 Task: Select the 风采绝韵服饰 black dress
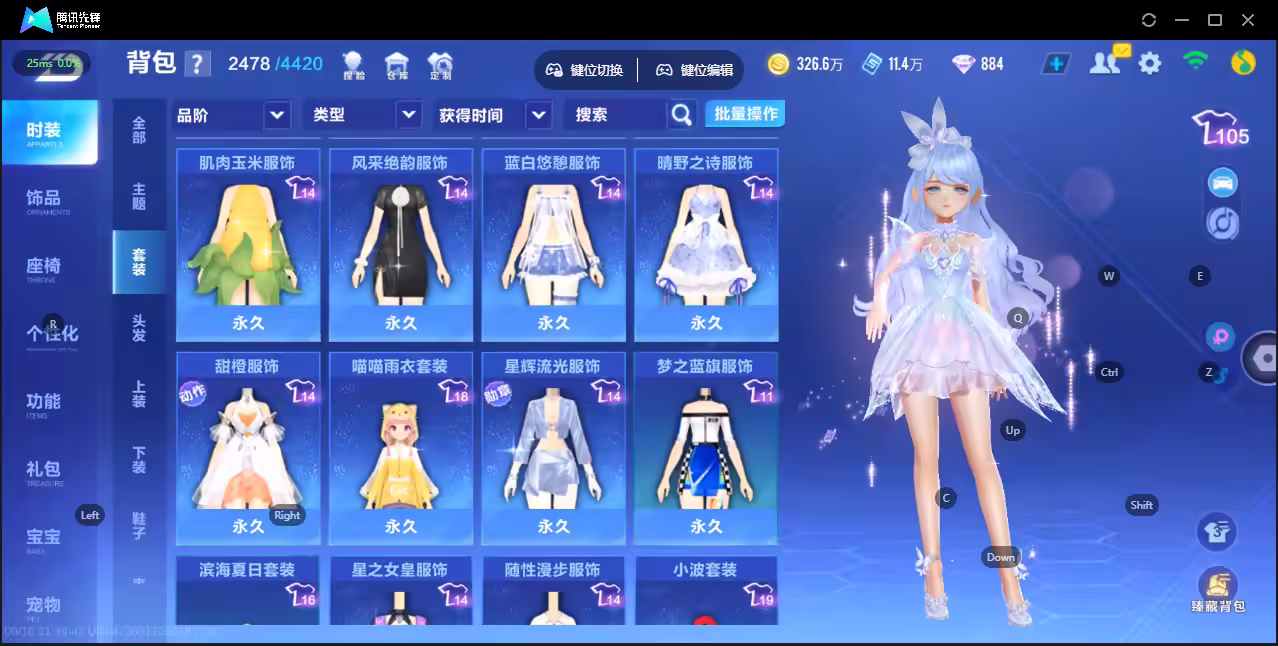coord(401,246)
